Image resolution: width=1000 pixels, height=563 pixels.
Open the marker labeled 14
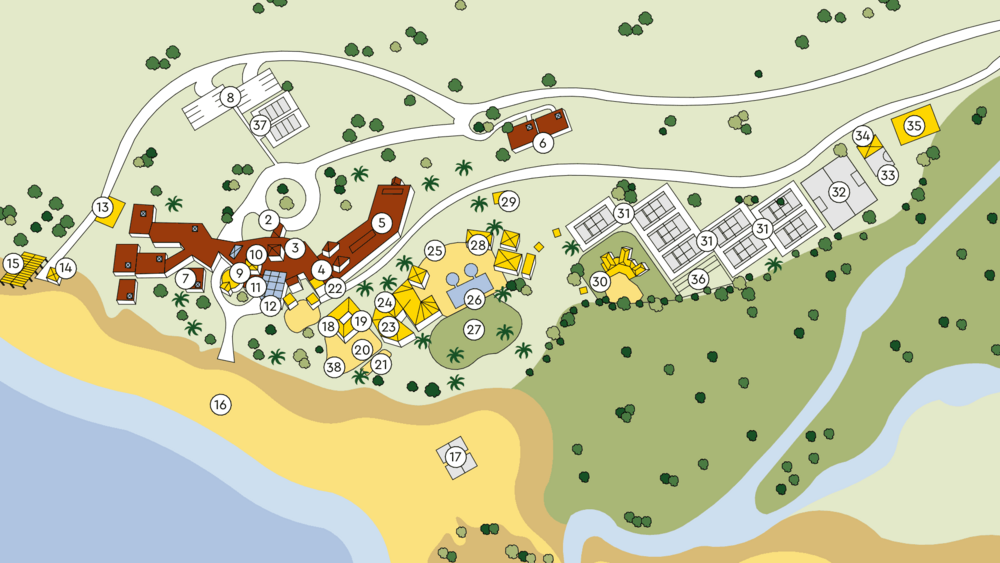(66, 268)
